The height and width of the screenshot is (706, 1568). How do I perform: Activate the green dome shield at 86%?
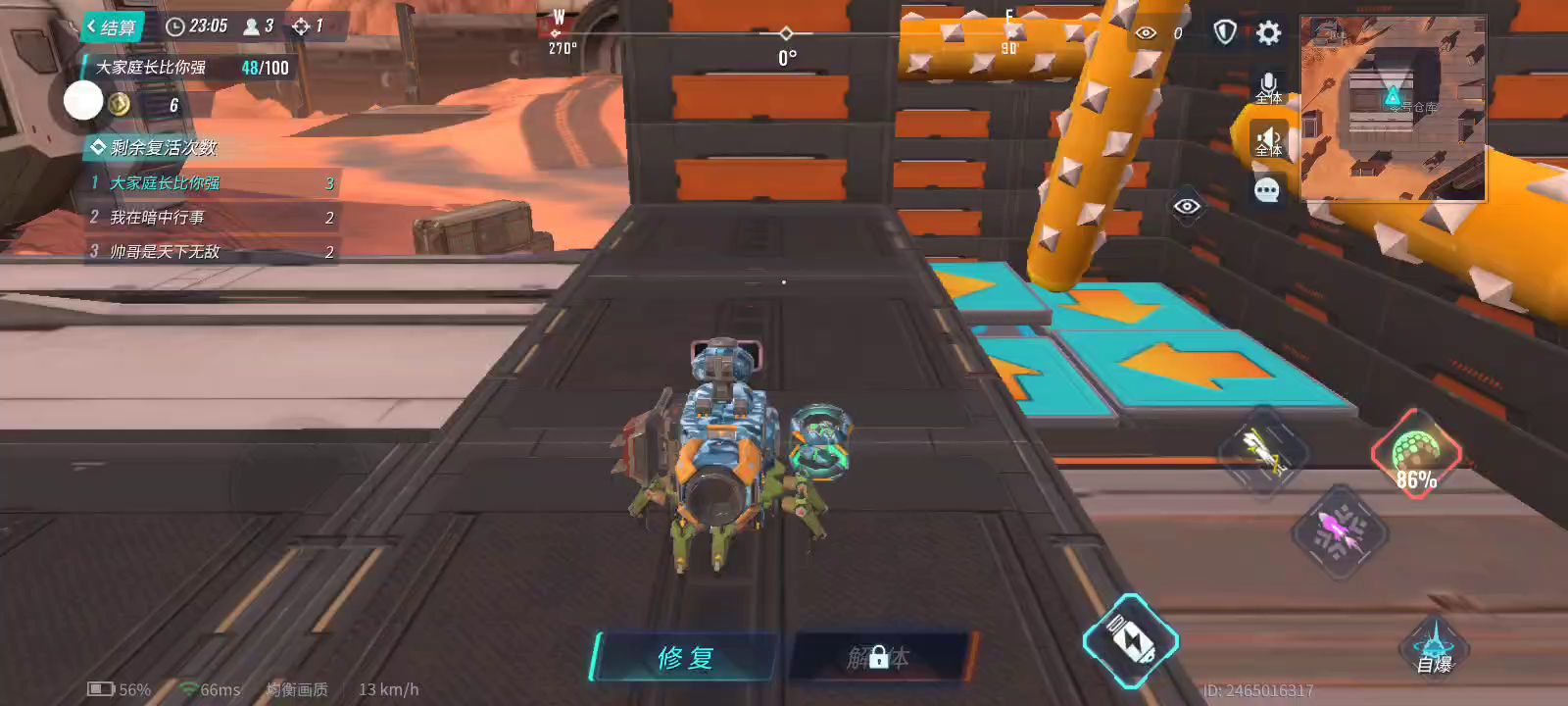pos(1415,455)
